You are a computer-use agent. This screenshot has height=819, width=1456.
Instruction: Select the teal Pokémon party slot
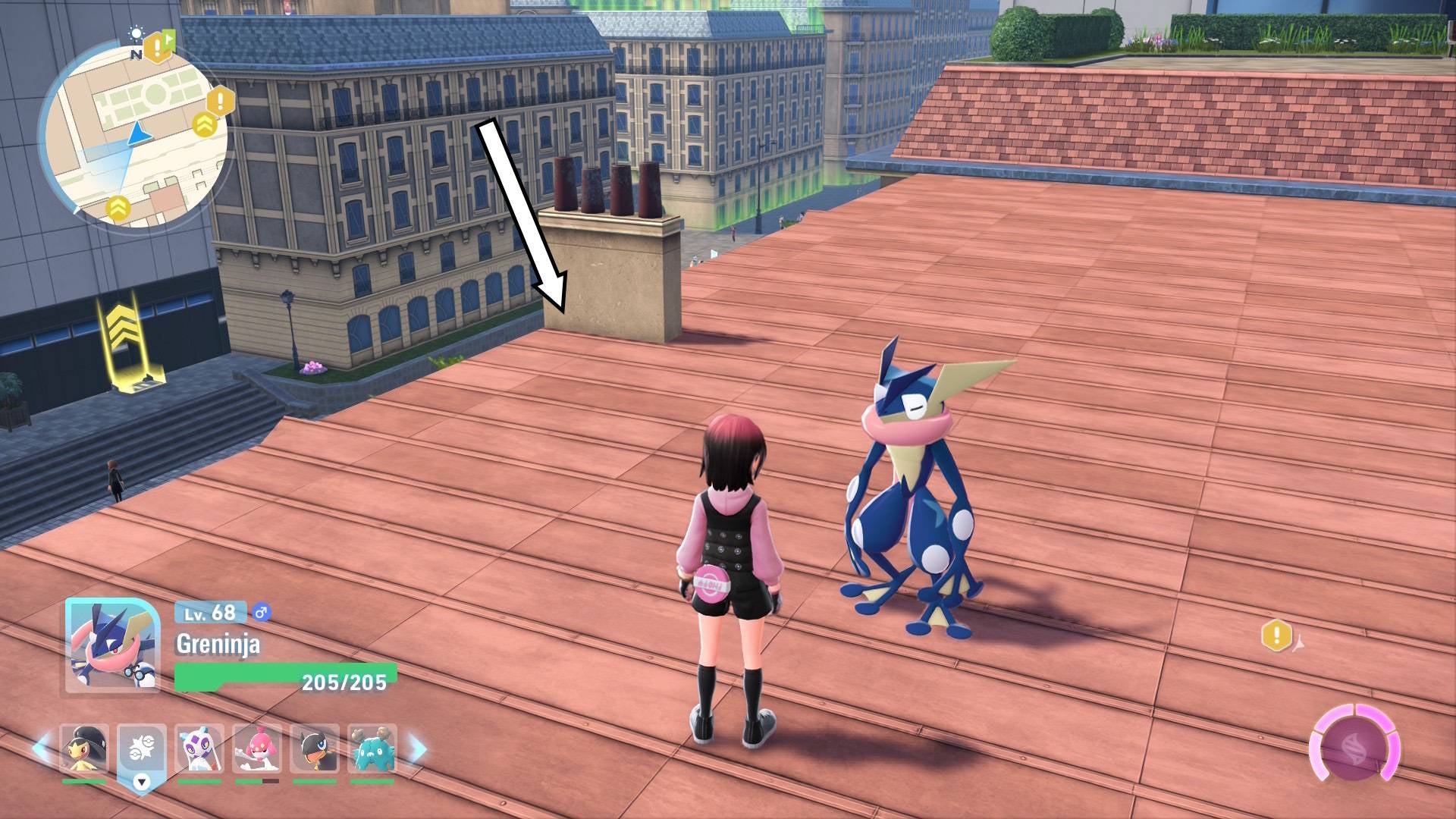point(372,749)
